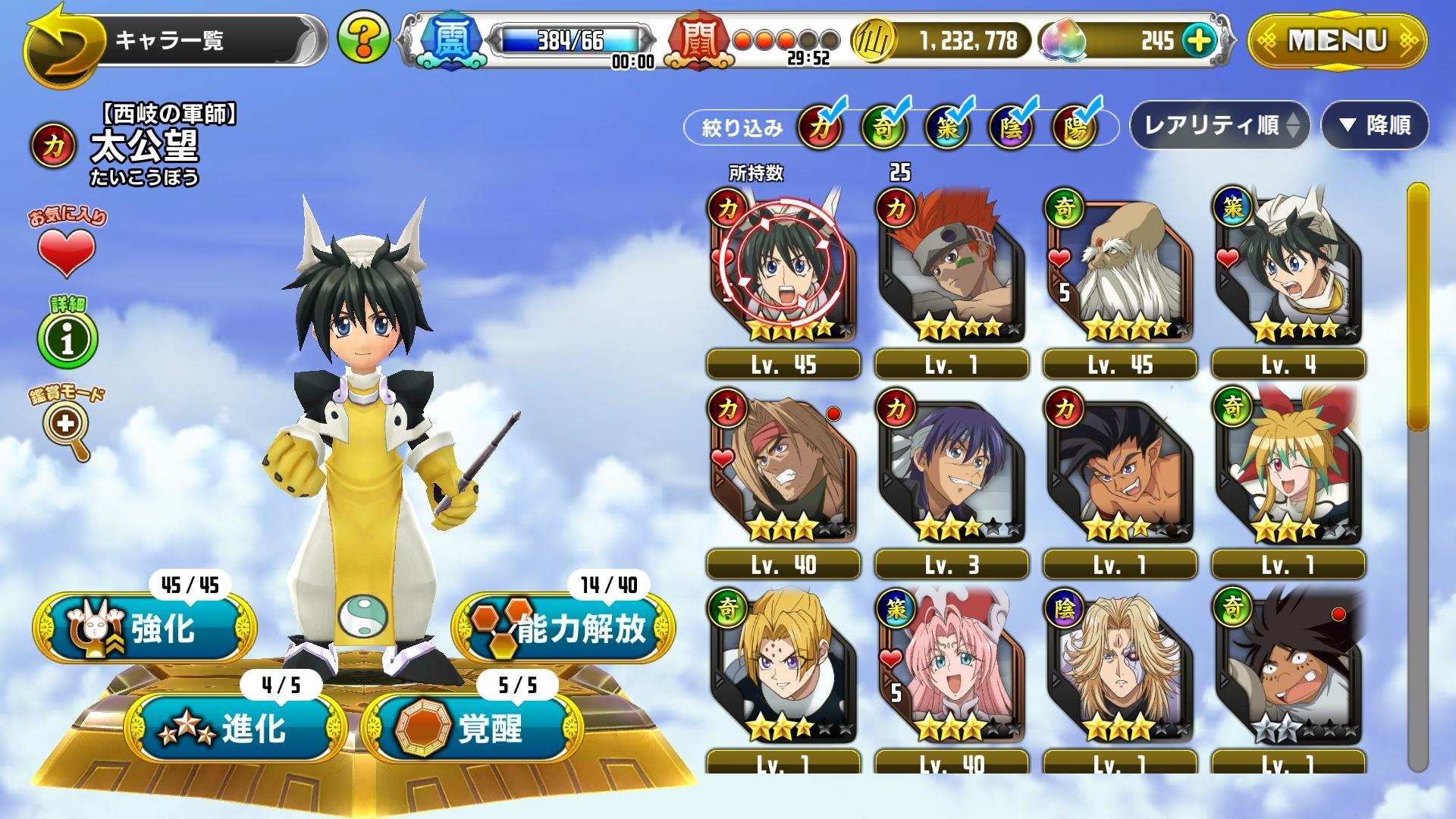Open the MENU button

(1337, 41)
